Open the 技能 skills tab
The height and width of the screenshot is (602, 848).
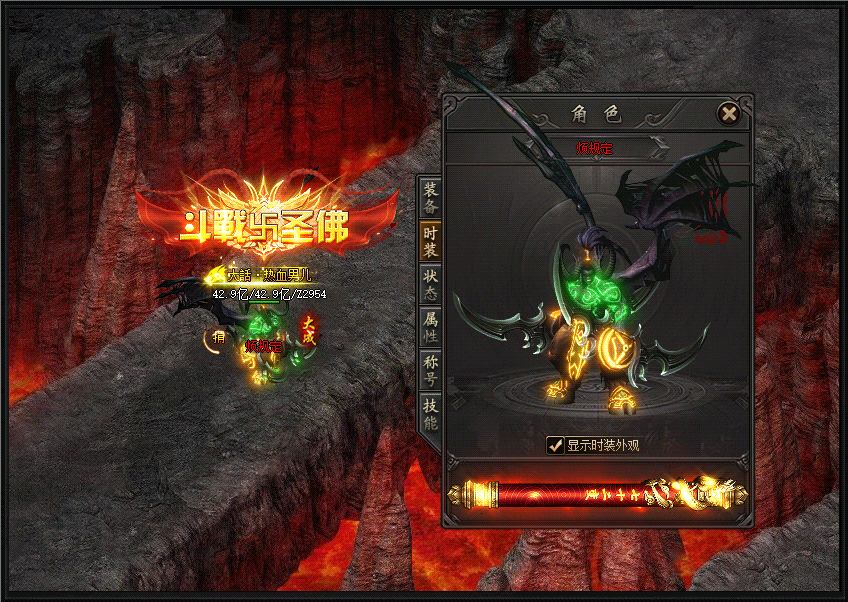[x=430, y=413]
